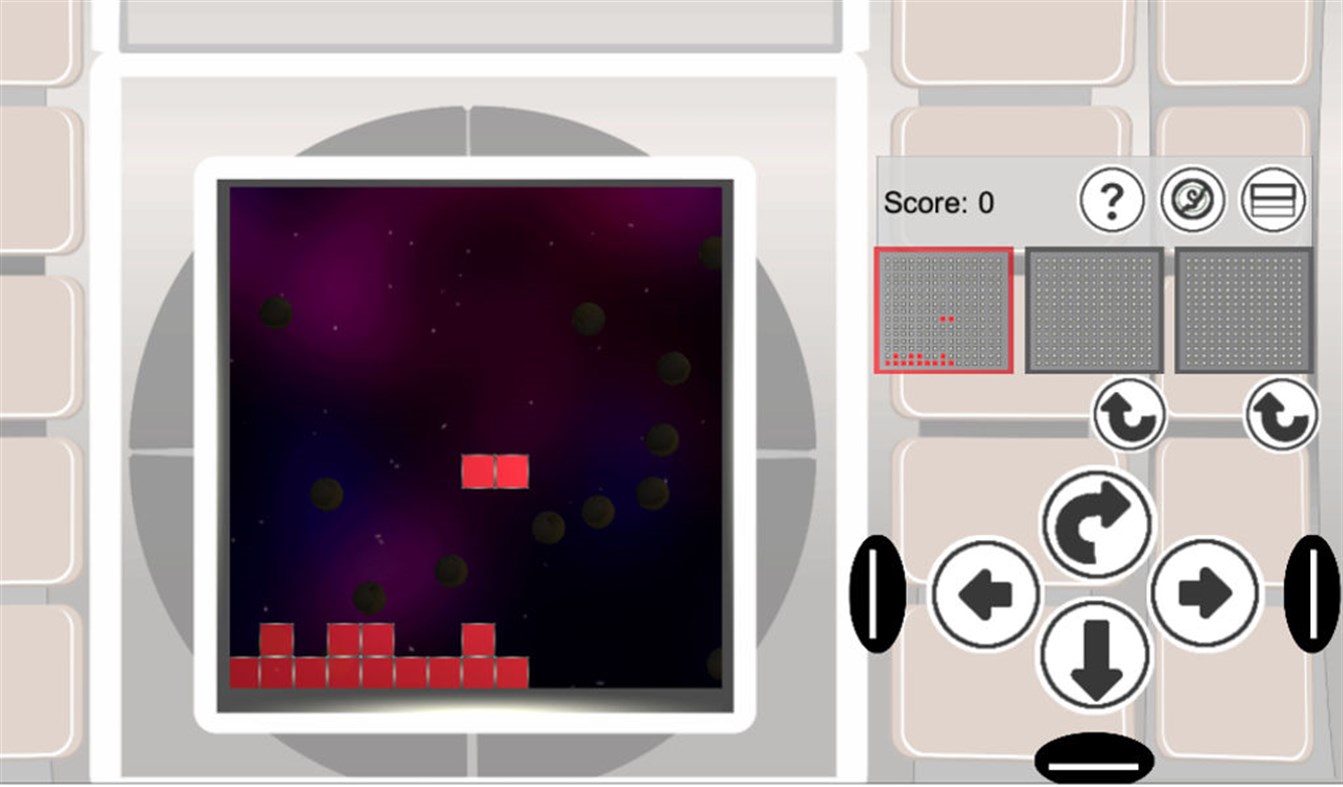Open the hamburger lines menu icon
The height and width of the screenshot is (787, 1343).
tap(1273, 200)
